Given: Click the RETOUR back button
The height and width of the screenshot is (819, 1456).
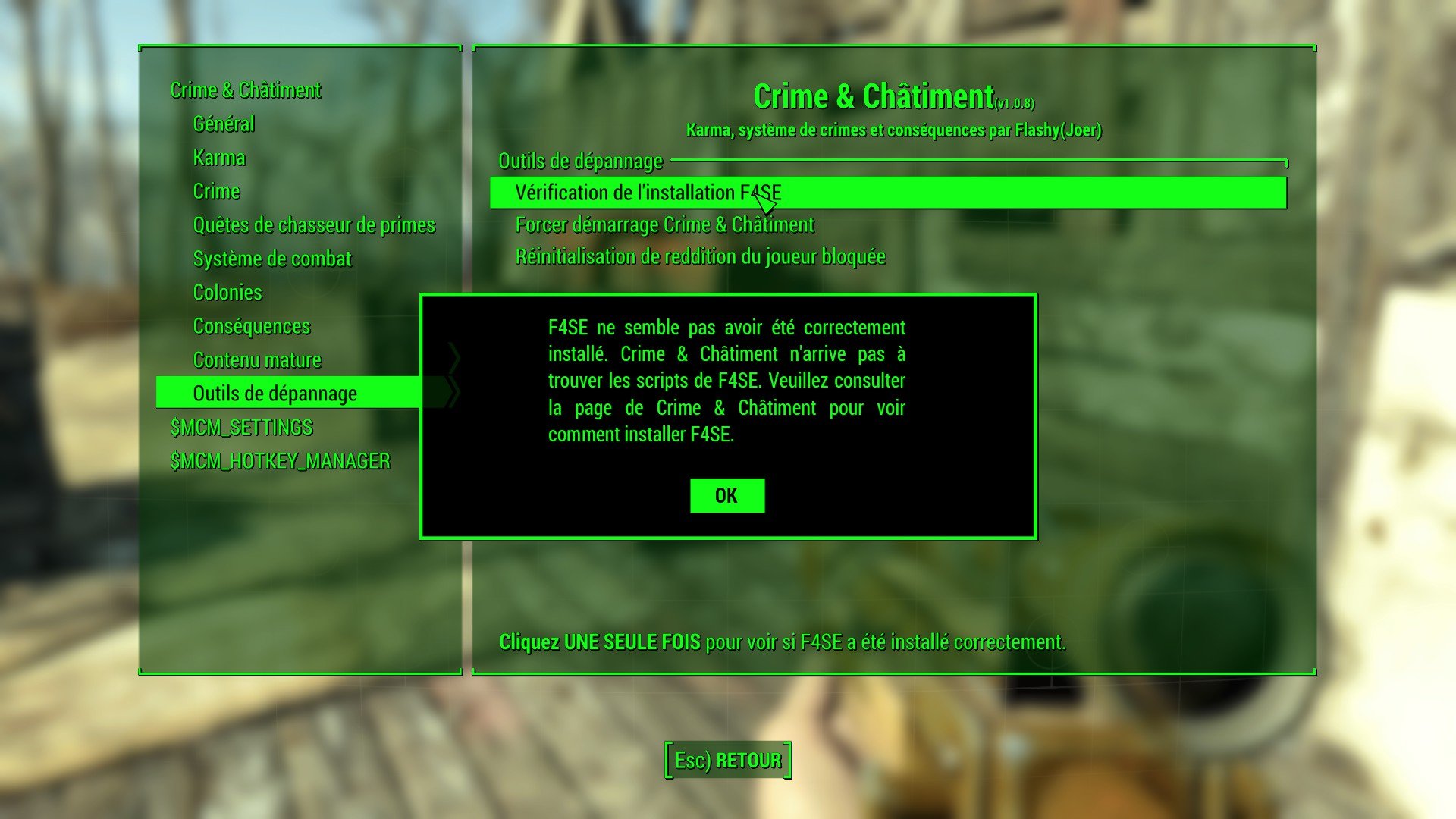Looking at the screenshot, I should coord(728,760).
